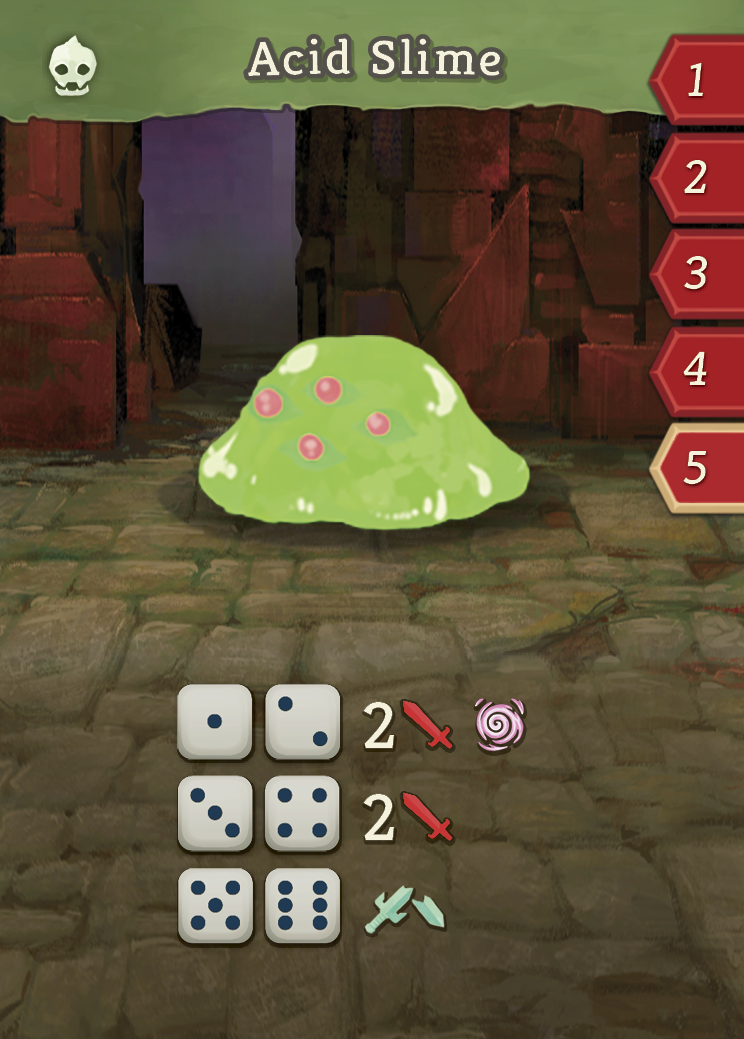Choose the five-pip die
Screen dimensions: 744x1039
[x=215, y=905]
